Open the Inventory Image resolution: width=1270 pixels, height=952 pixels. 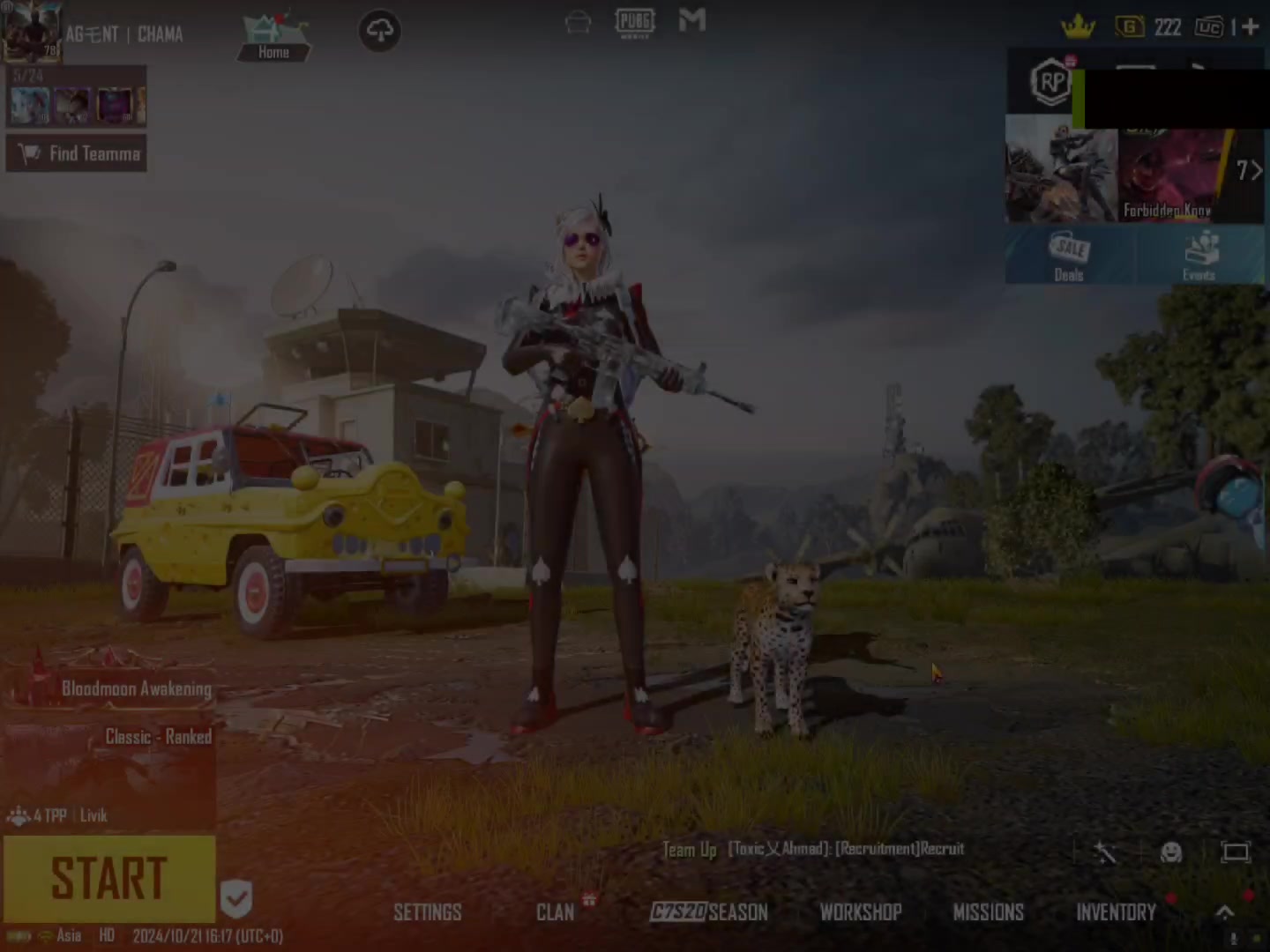[x=1116, y=912]
